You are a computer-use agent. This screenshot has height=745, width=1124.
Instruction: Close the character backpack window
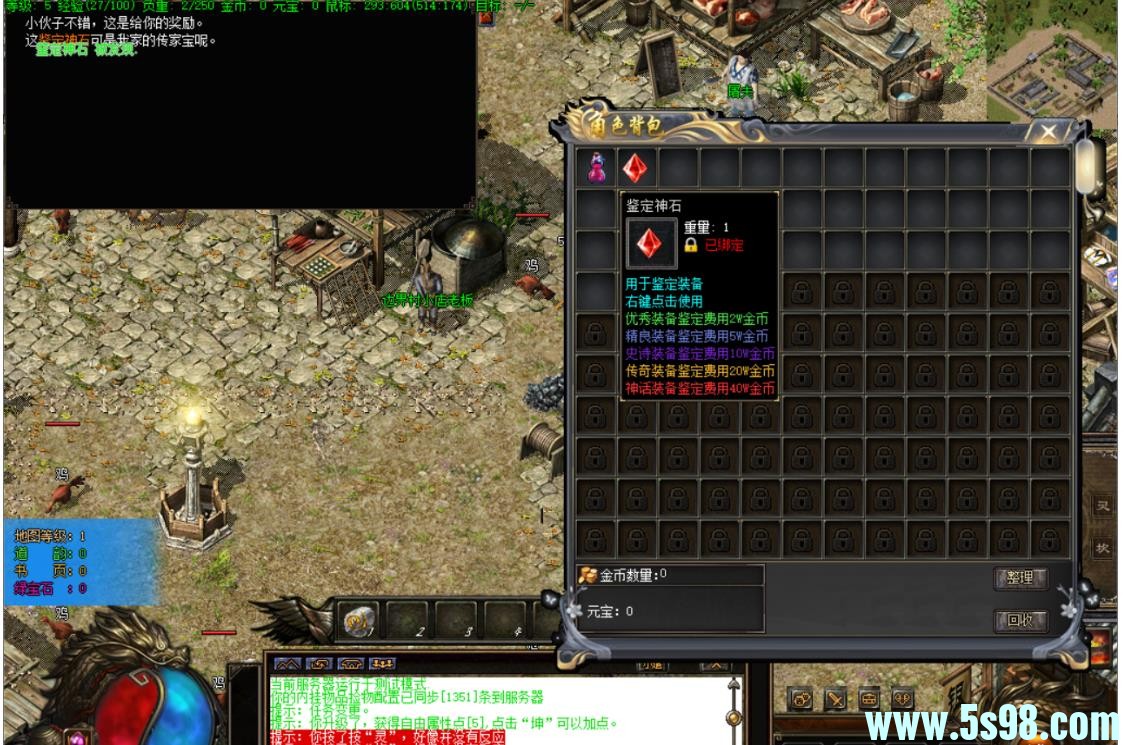click(1047, 131)
